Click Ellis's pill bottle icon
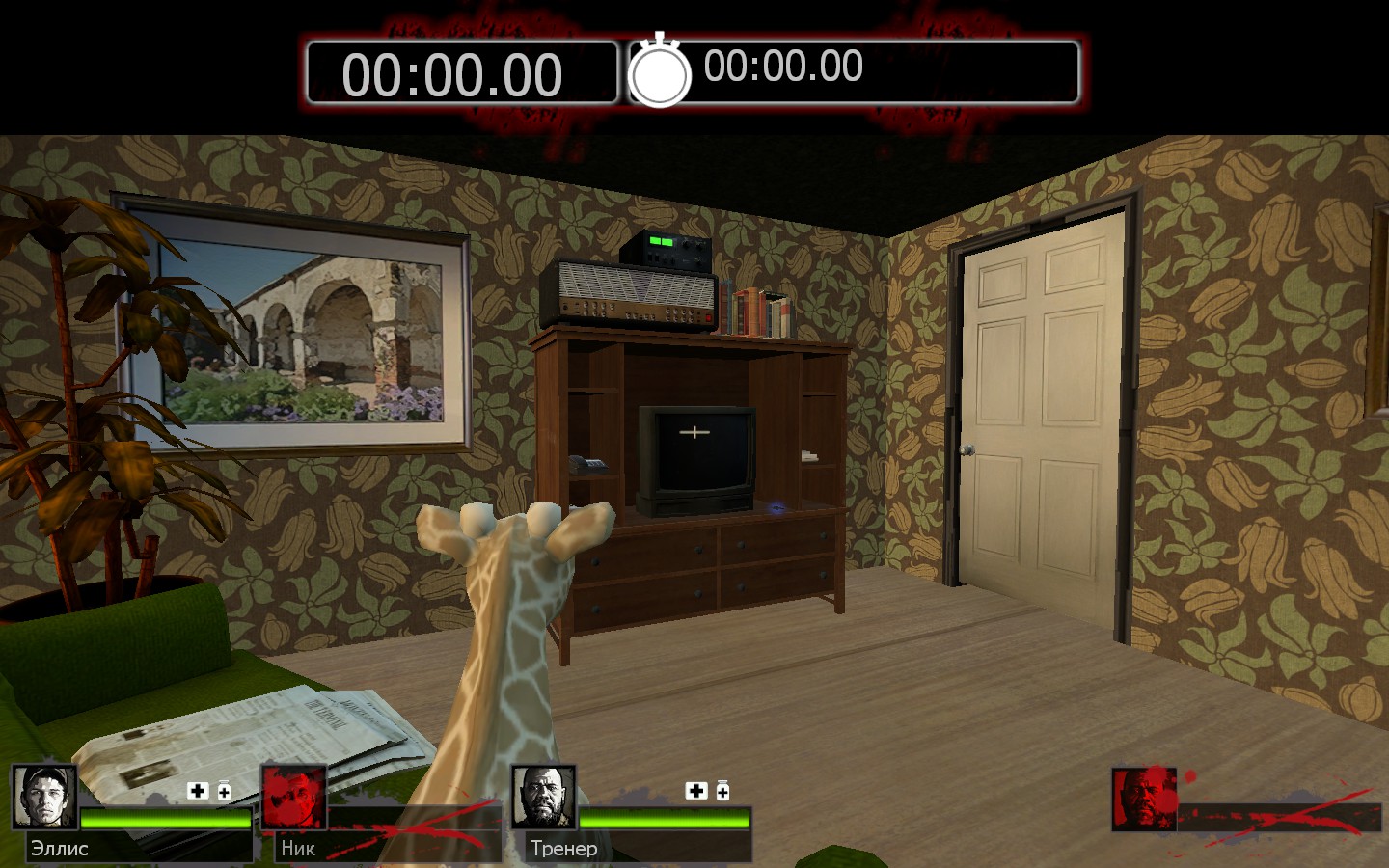This screenshot has width=1389, height=868. pyautogui.click(x=224, y=791)
